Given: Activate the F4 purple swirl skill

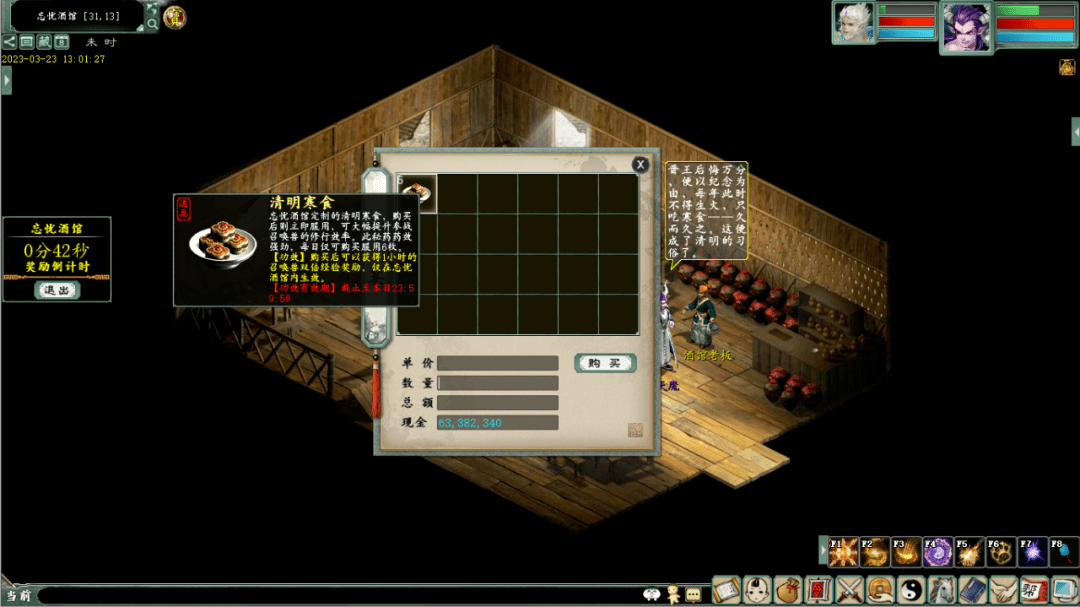Looking at the screenshot, I should [938, 552].
